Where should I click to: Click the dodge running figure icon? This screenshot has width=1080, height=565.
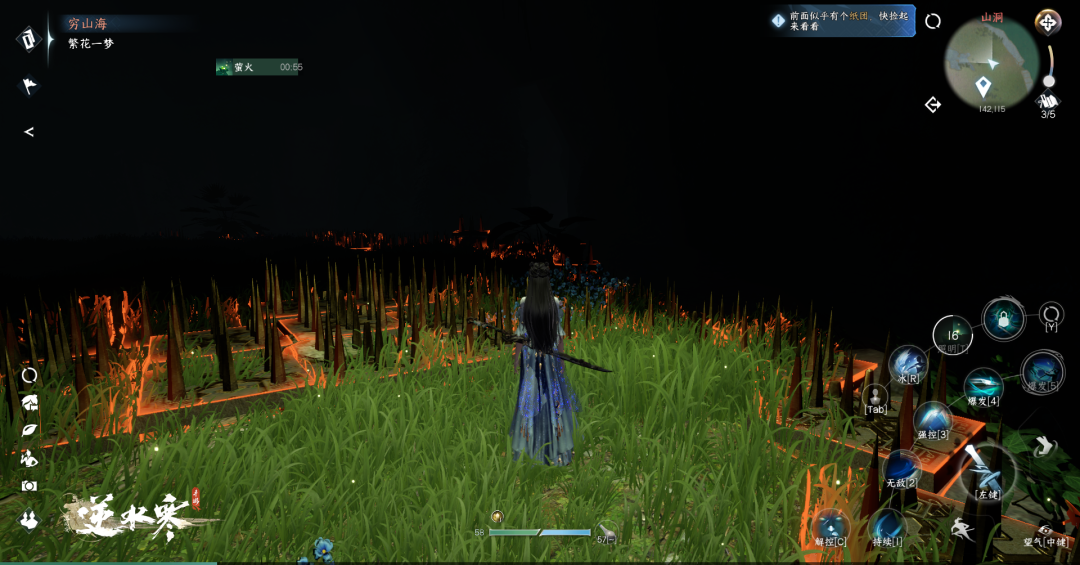[962, 530]
